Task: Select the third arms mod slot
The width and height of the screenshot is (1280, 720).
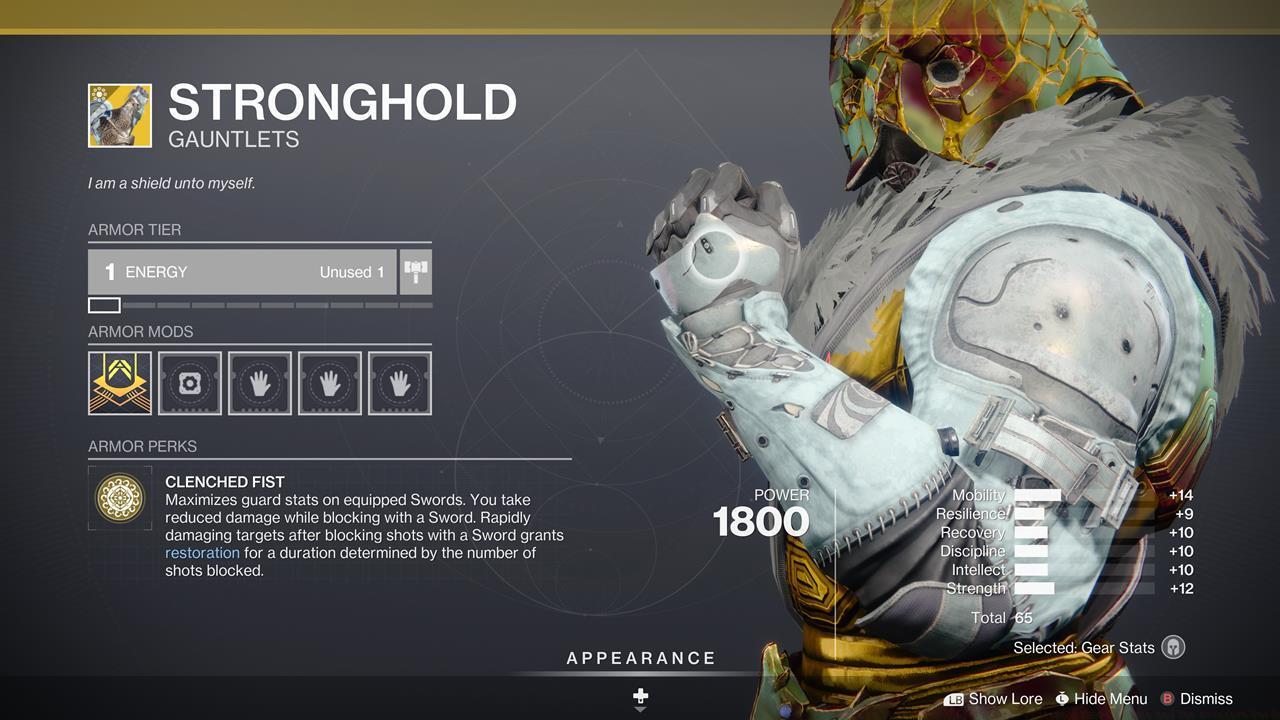Action: (399, 382)
